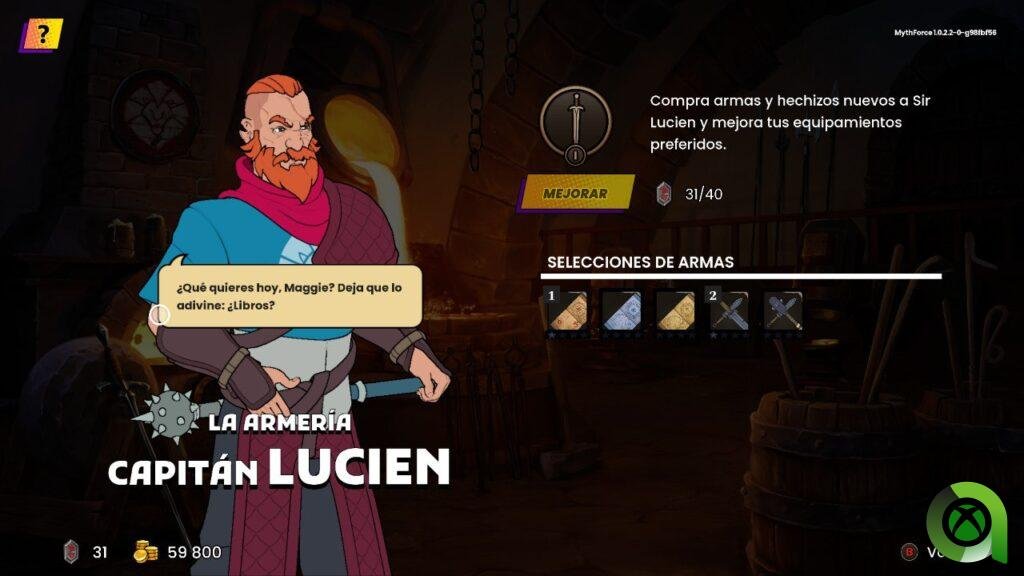Click the round sword armory emblem

pos(575,125)
